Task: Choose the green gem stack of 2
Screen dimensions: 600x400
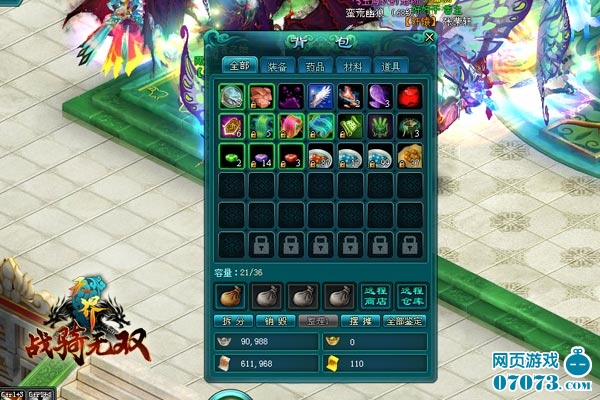Action: pyautogui.click(x=231, y=155)
